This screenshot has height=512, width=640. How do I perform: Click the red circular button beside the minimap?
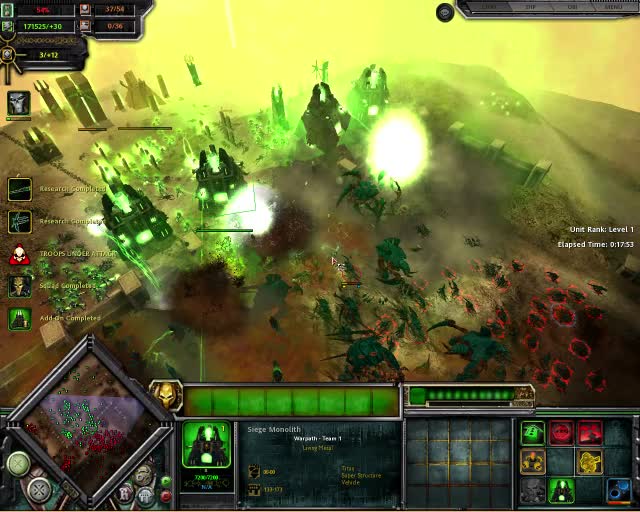[166, 496]
